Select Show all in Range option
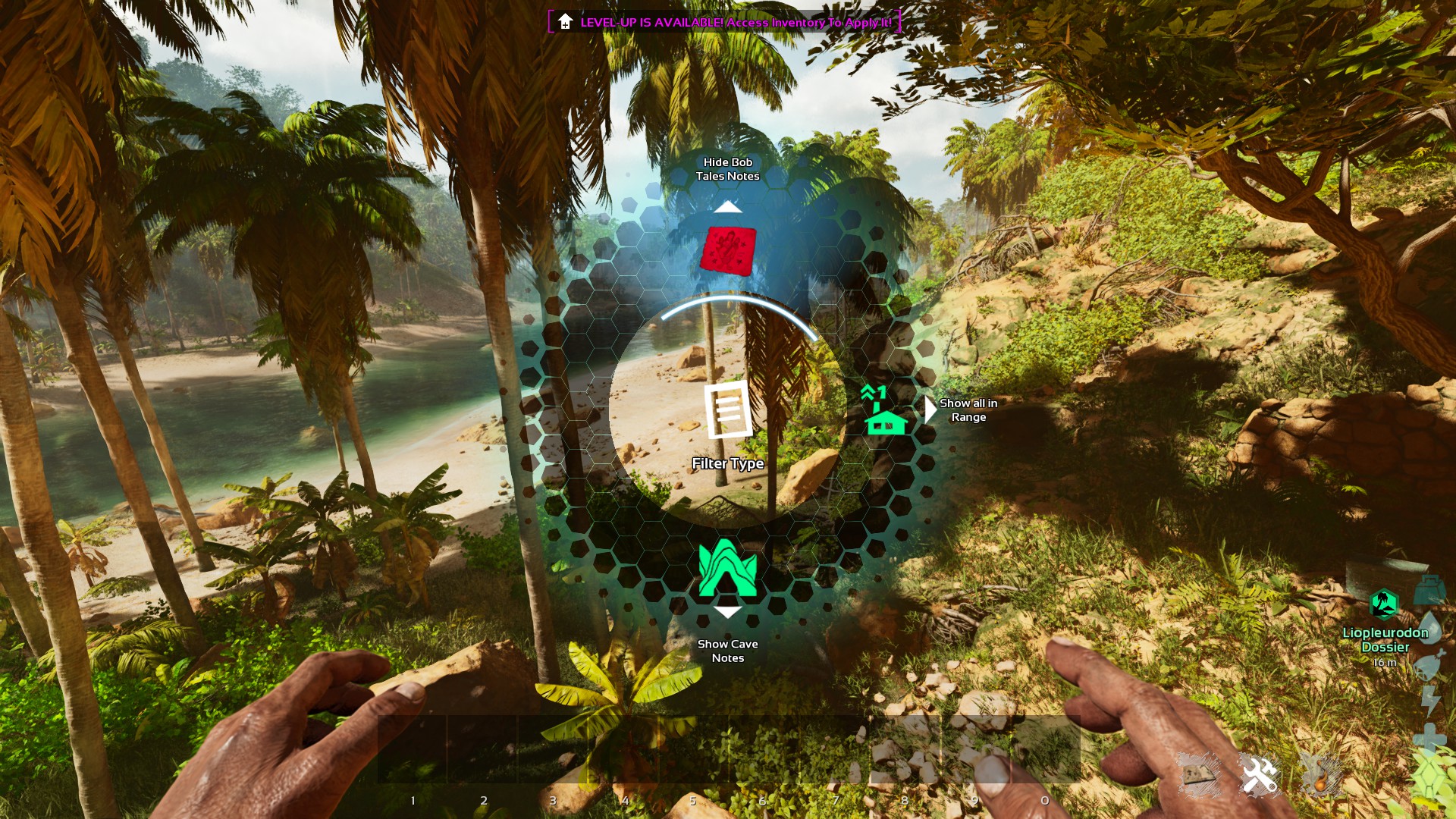The height and width of the screenshot is (819, 1456). coord(884,410)
